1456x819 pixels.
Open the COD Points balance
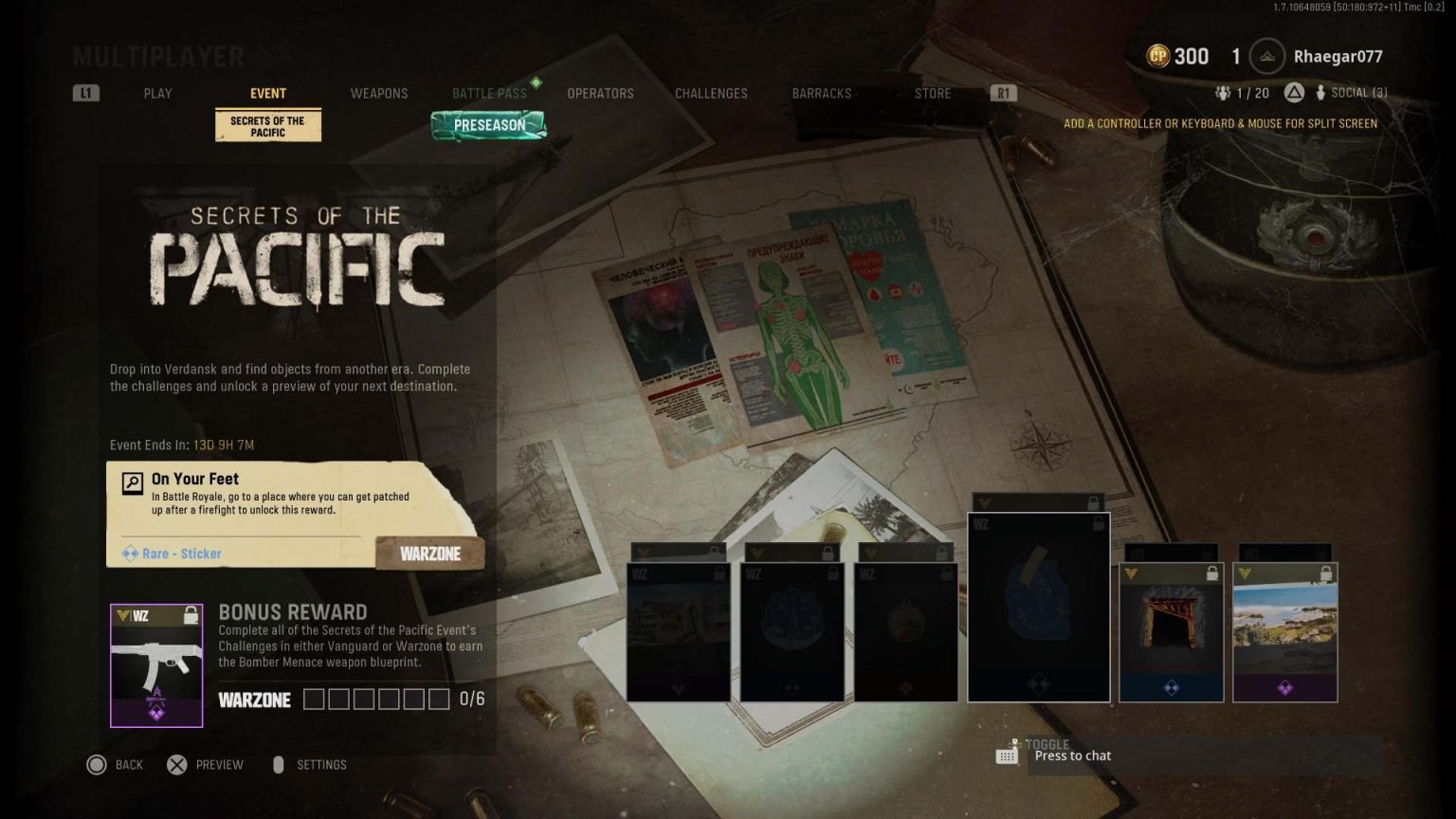(x=1178, y=57)
